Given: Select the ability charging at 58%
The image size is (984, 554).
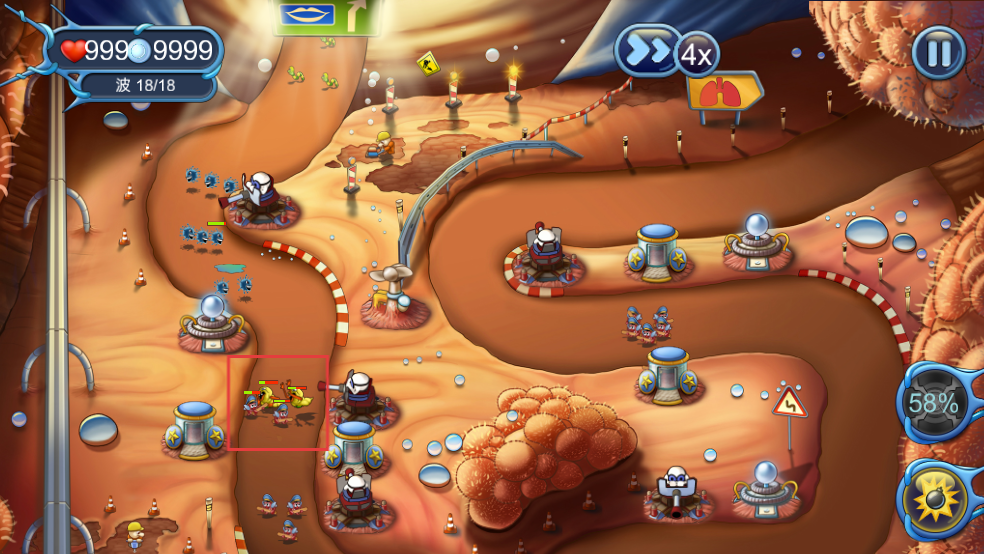Looking at the screenshot, I should pos(933,404).
